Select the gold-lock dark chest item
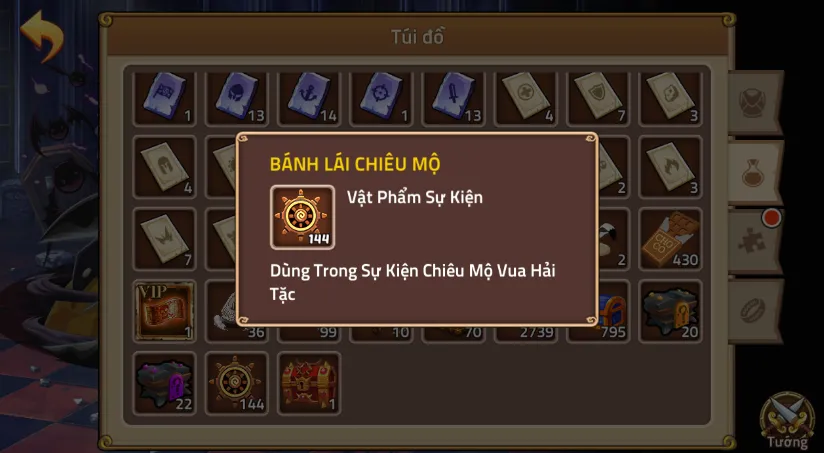 click(670, 310)
